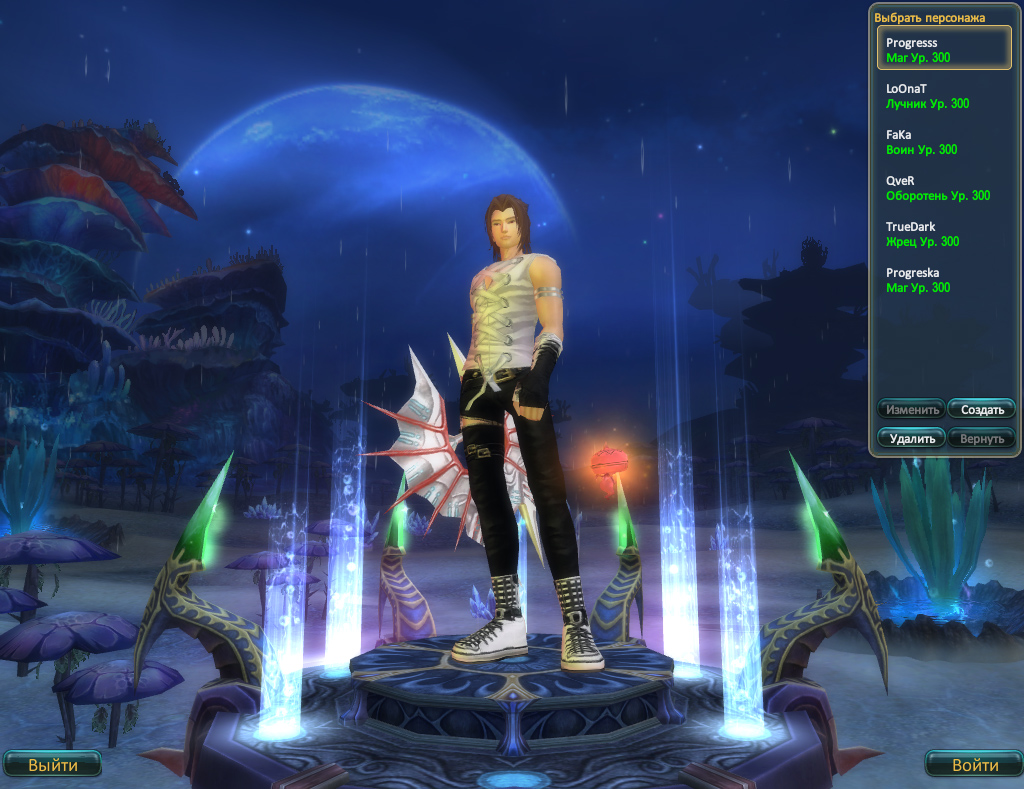The height and width of the screenshot is (789, 1024).
Task: Exit the game with Выйти
Action: (x=52, y=765)
